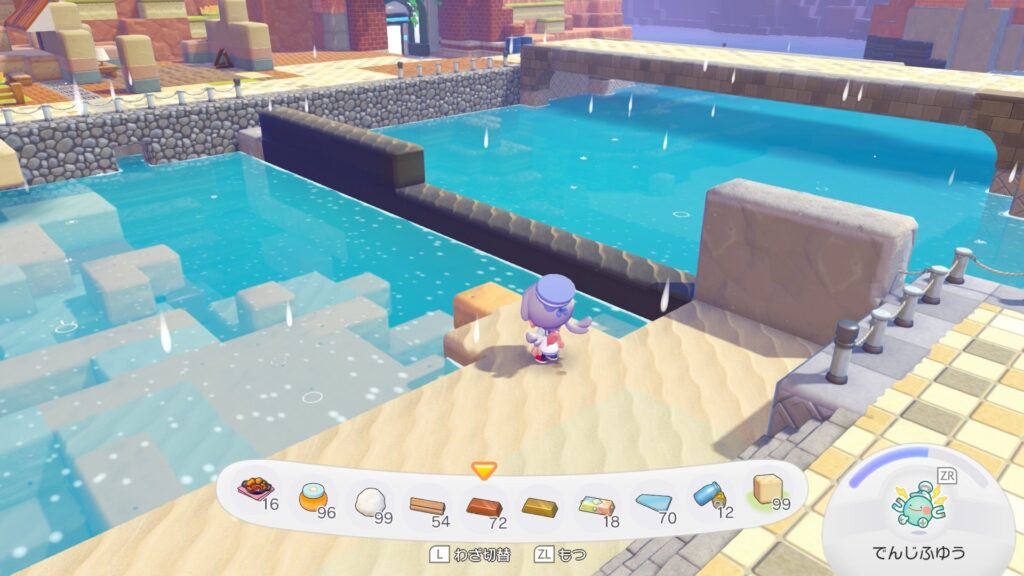Pick the orange jar item with 96

tap(313, 496)
